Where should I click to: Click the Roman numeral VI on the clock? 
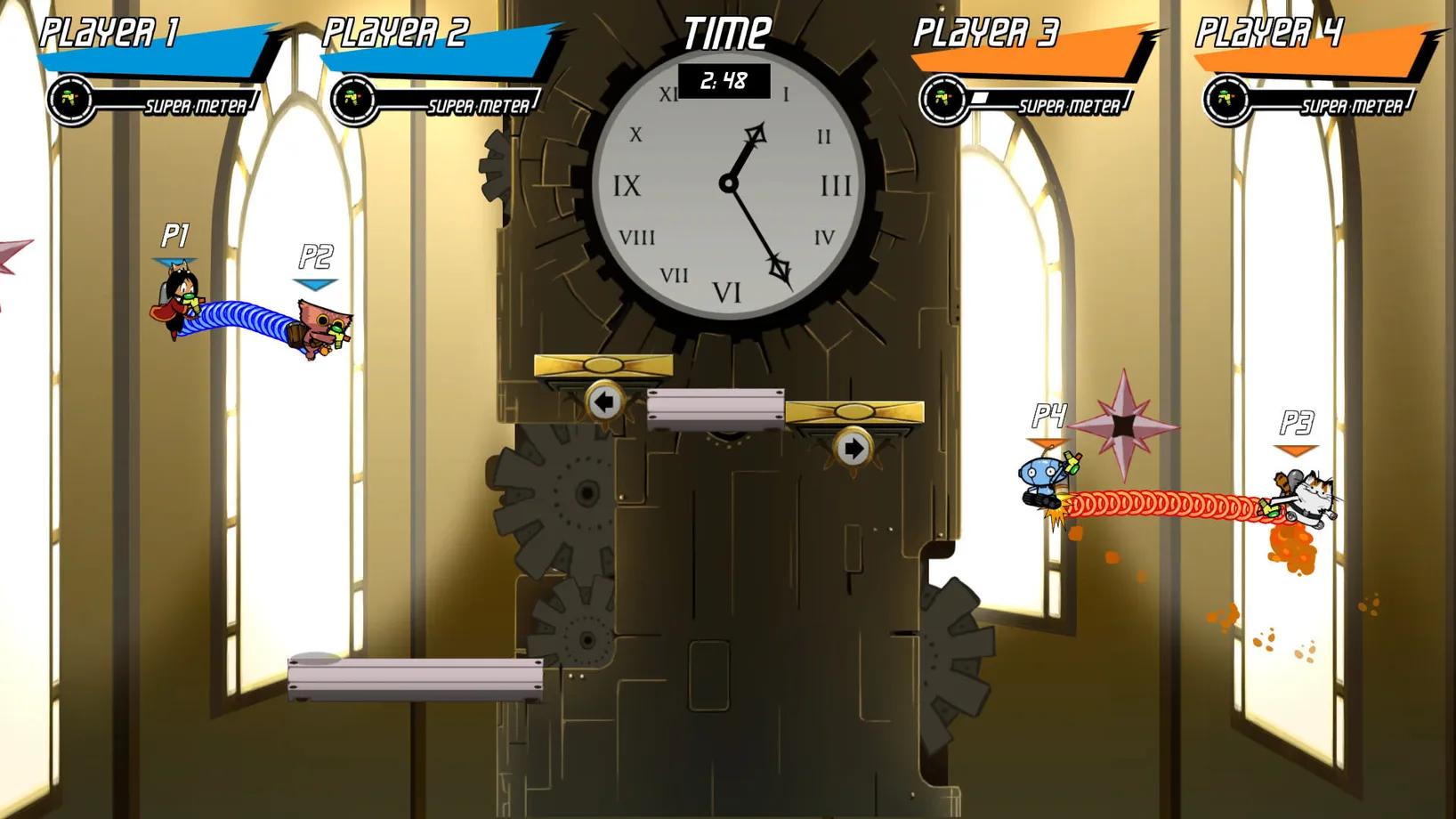tap(728, 291)
